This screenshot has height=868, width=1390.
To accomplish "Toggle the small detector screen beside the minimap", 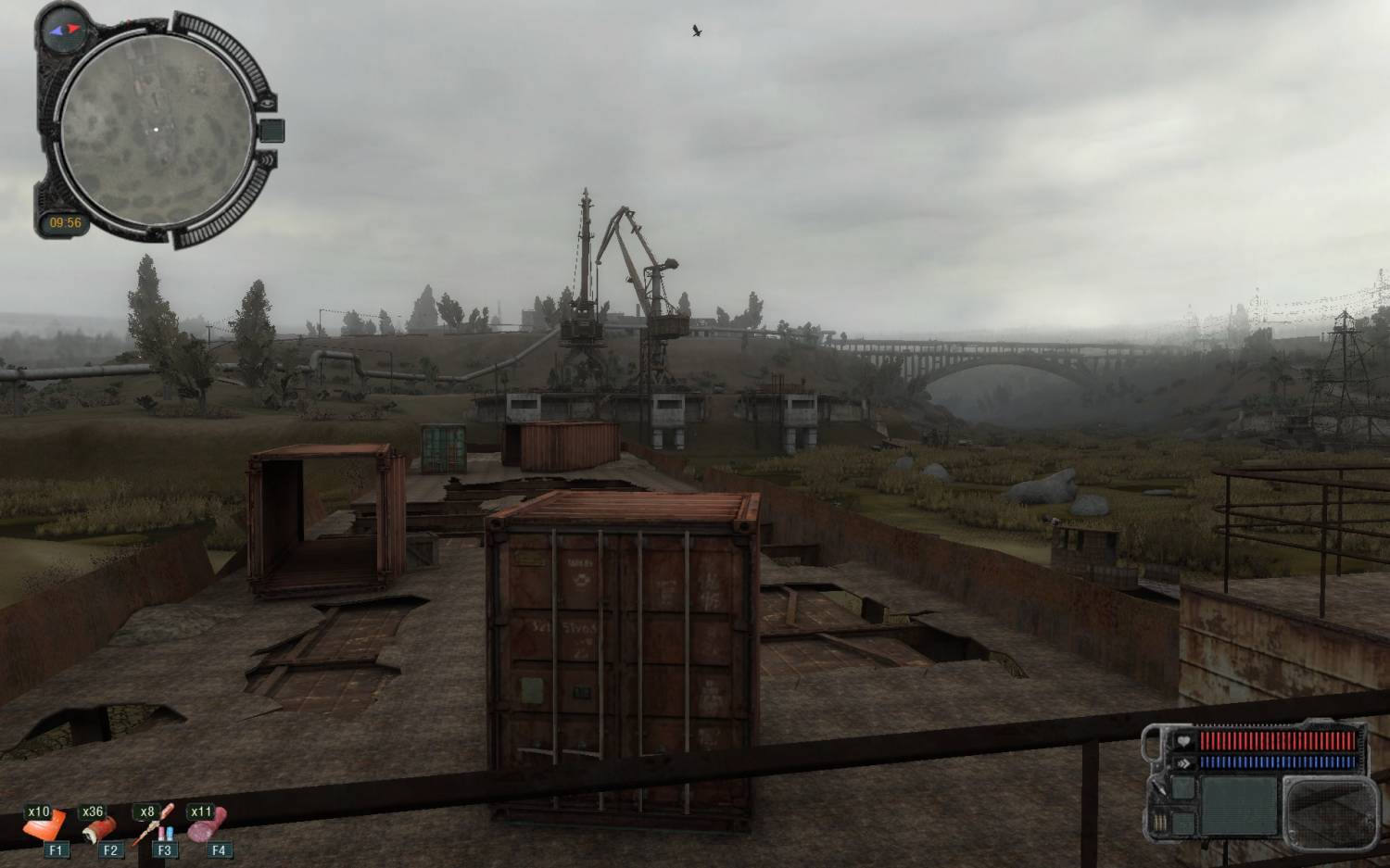I will click(272, 130).
